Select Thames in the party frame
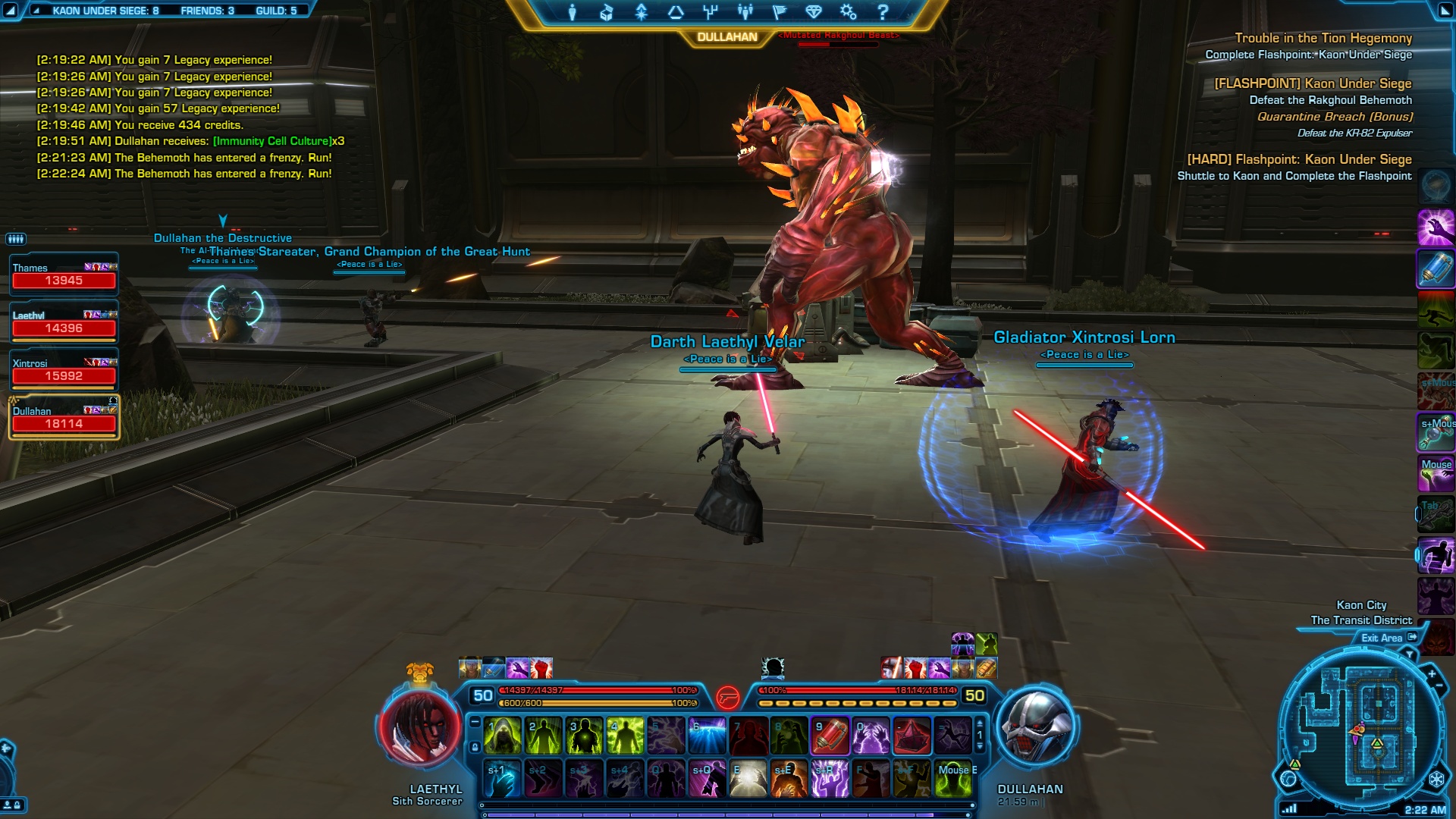 pyautogui.click(x=64, y=275)
